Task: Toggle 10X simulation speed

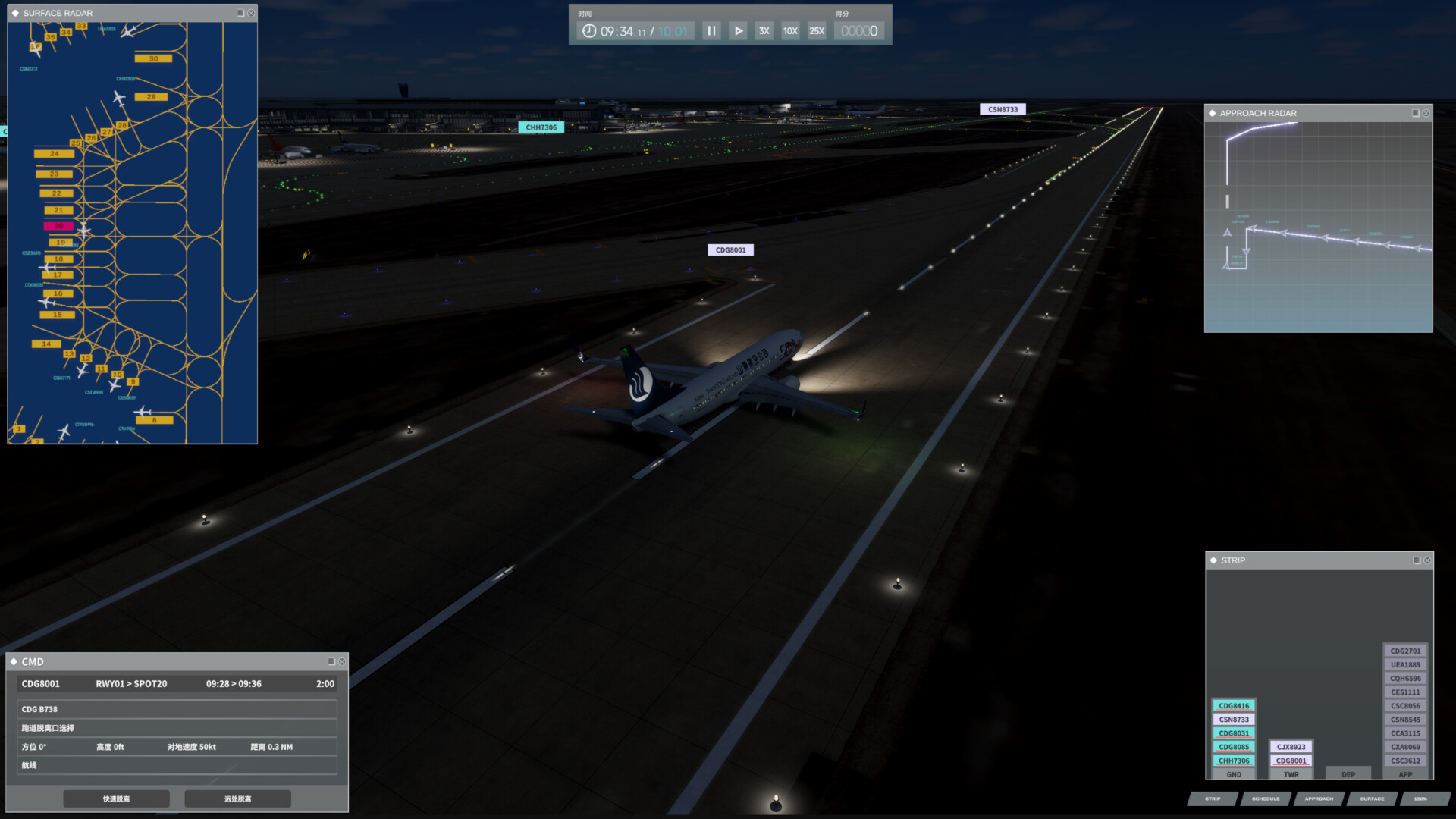Action: (789, 31)
